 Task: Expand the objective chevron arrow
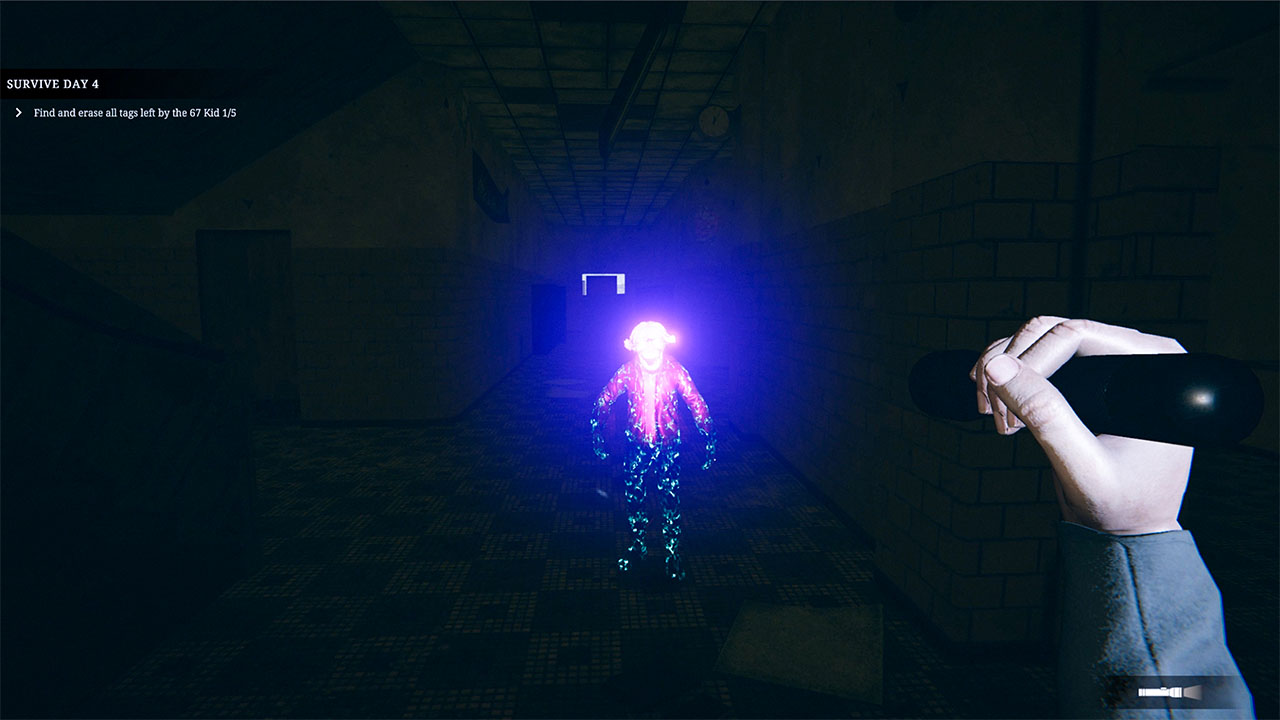tap(19, 112)
